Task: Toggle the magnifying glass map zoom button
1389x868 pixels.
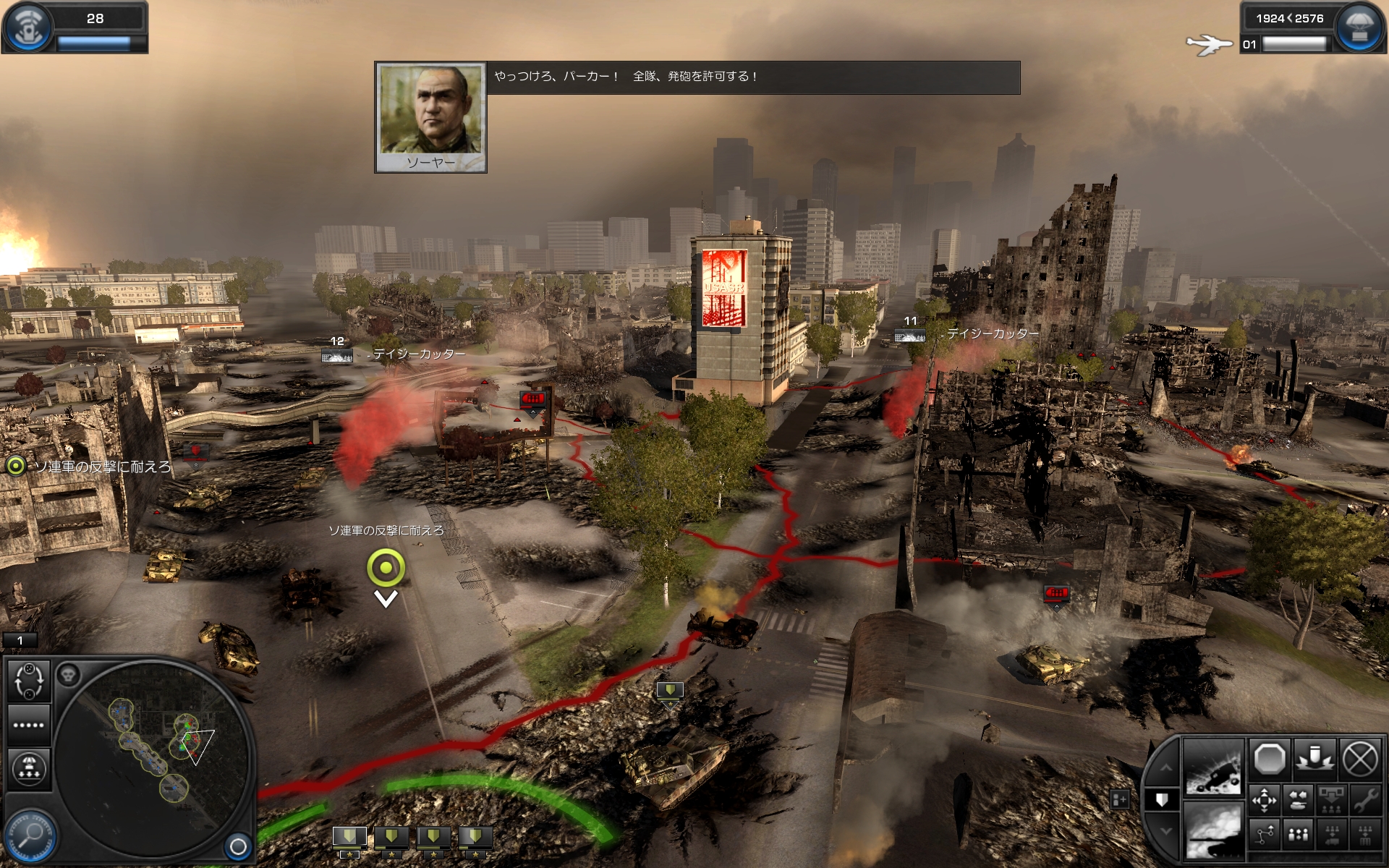Action: pos(32,835)
